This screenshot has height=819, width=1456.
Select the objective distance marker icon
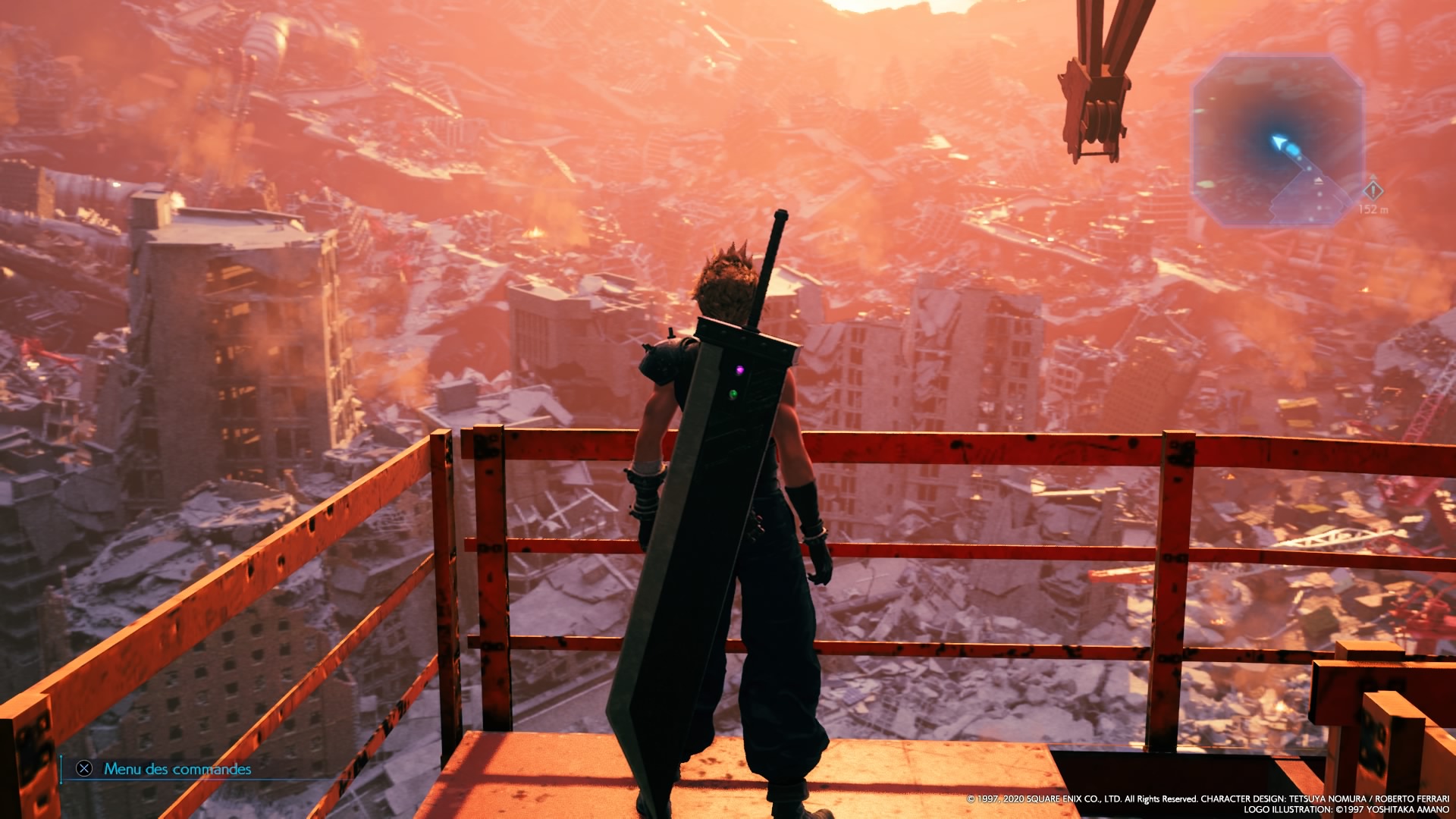tap(1372, 190)
